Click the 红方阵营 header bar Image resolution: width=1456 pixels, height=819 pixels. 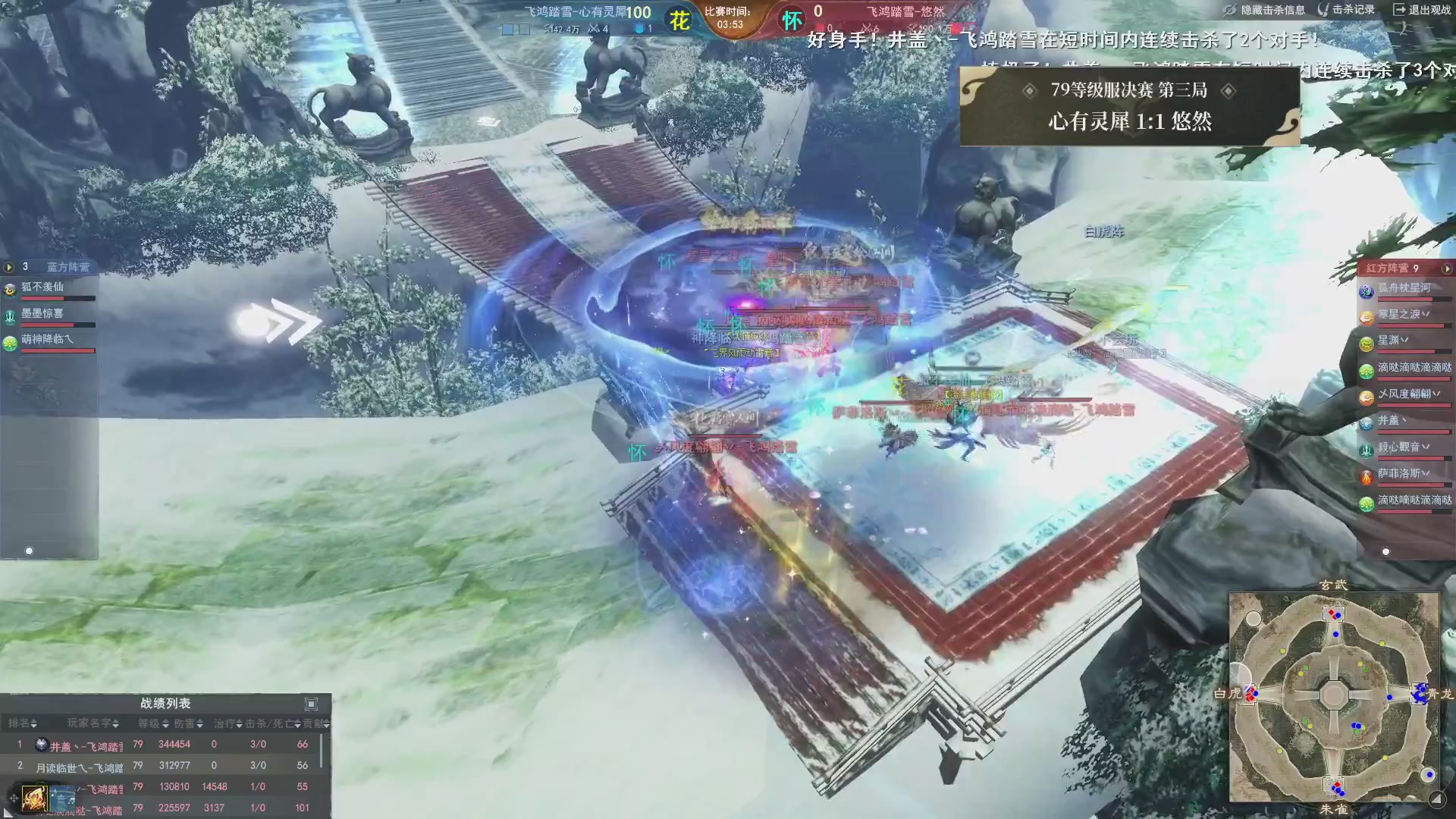point(1388,268)
